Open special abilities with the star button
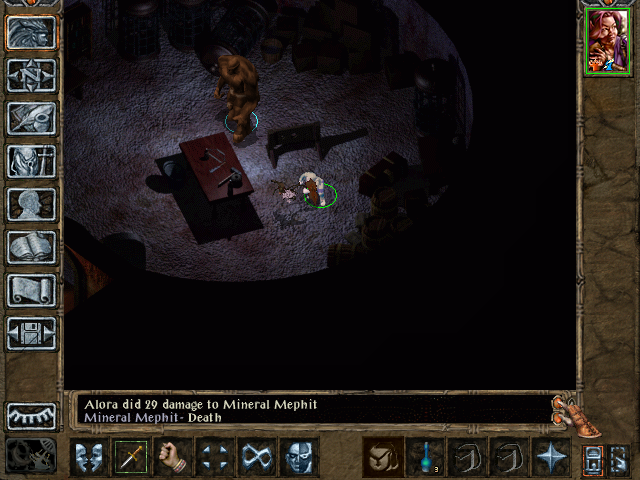This screenshot has height=480, width=640. [x=552, y=457]
